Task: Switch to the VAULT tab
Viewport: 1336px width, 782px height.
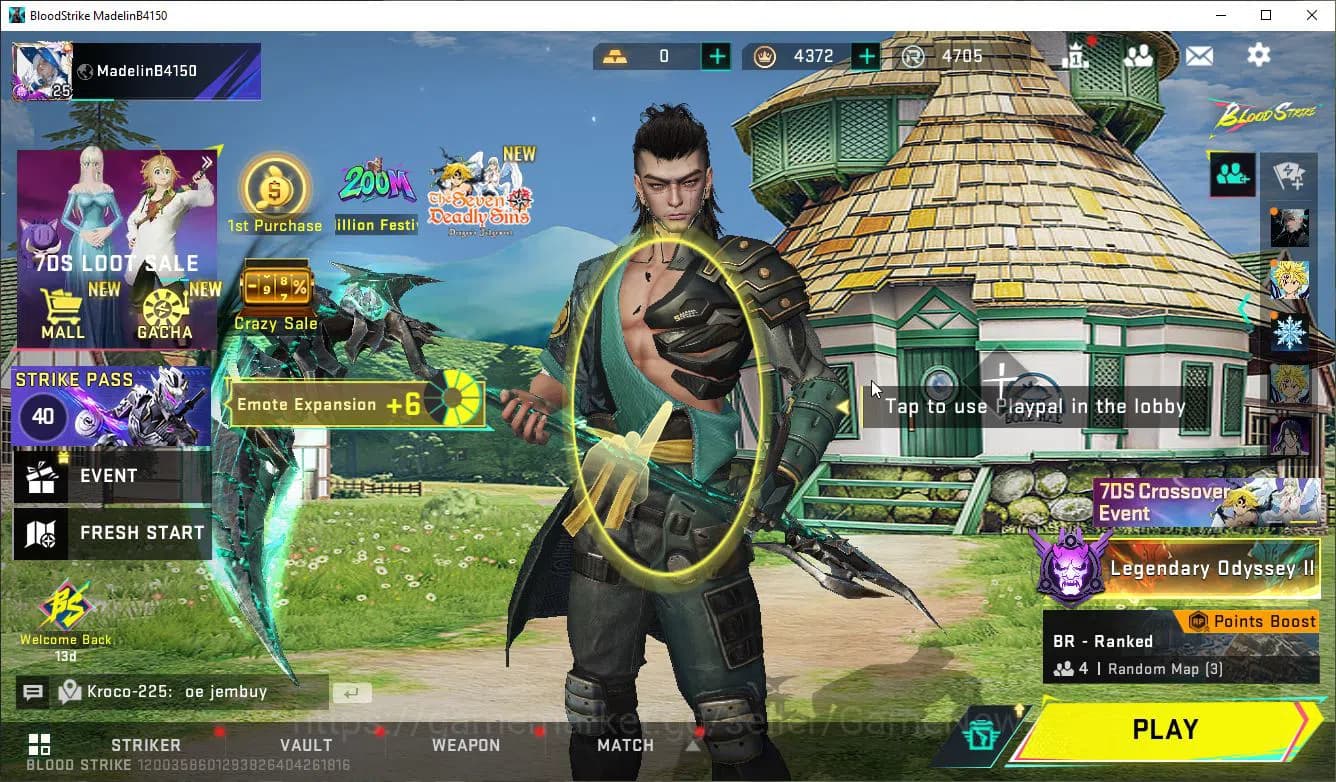Action: pyautogui.click(x=306, y=745)
